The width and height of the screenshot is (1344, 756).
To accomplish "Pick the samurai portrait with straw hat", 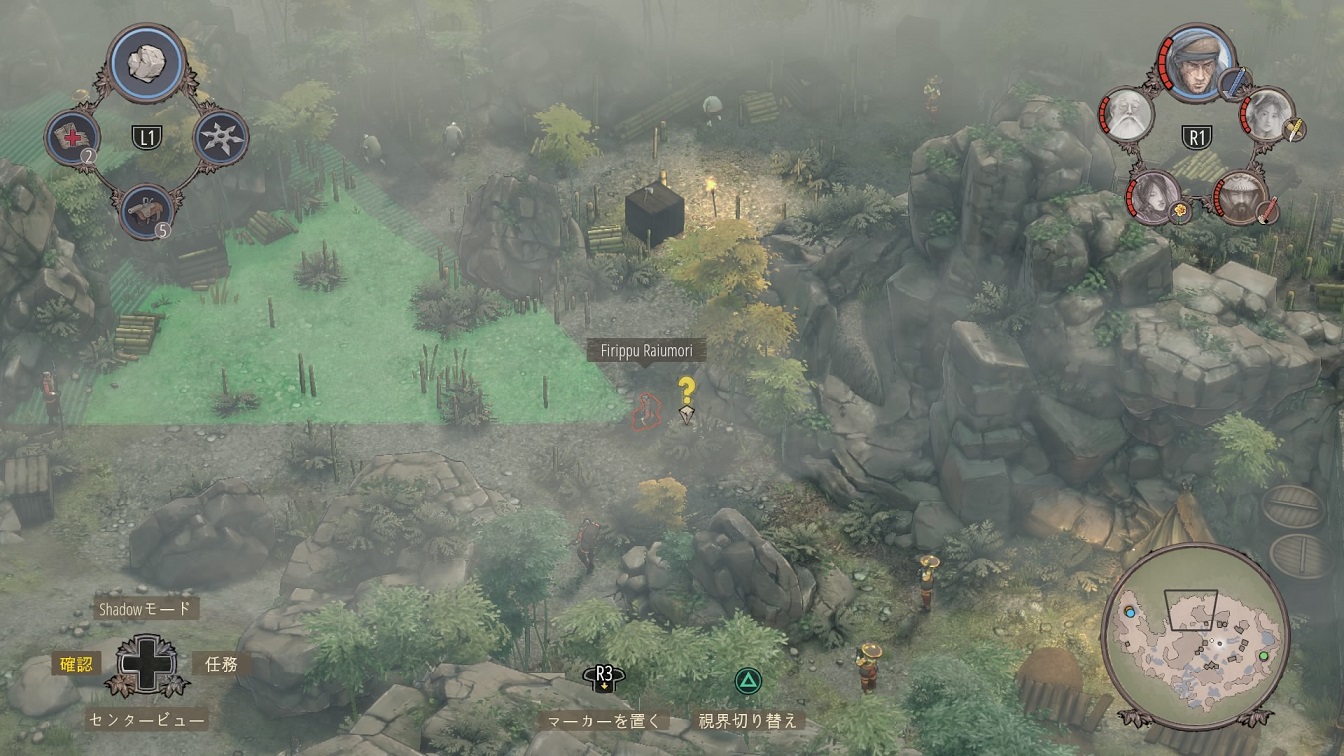I will pos(1241,197).
